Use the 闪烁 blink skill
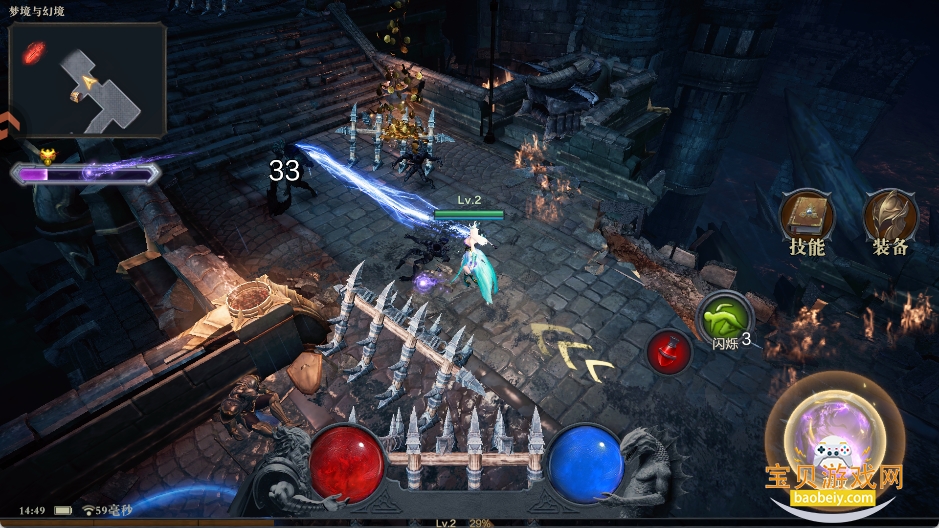Screen dimensions: 939x528 pyautogui.click(x=725, y=319)
